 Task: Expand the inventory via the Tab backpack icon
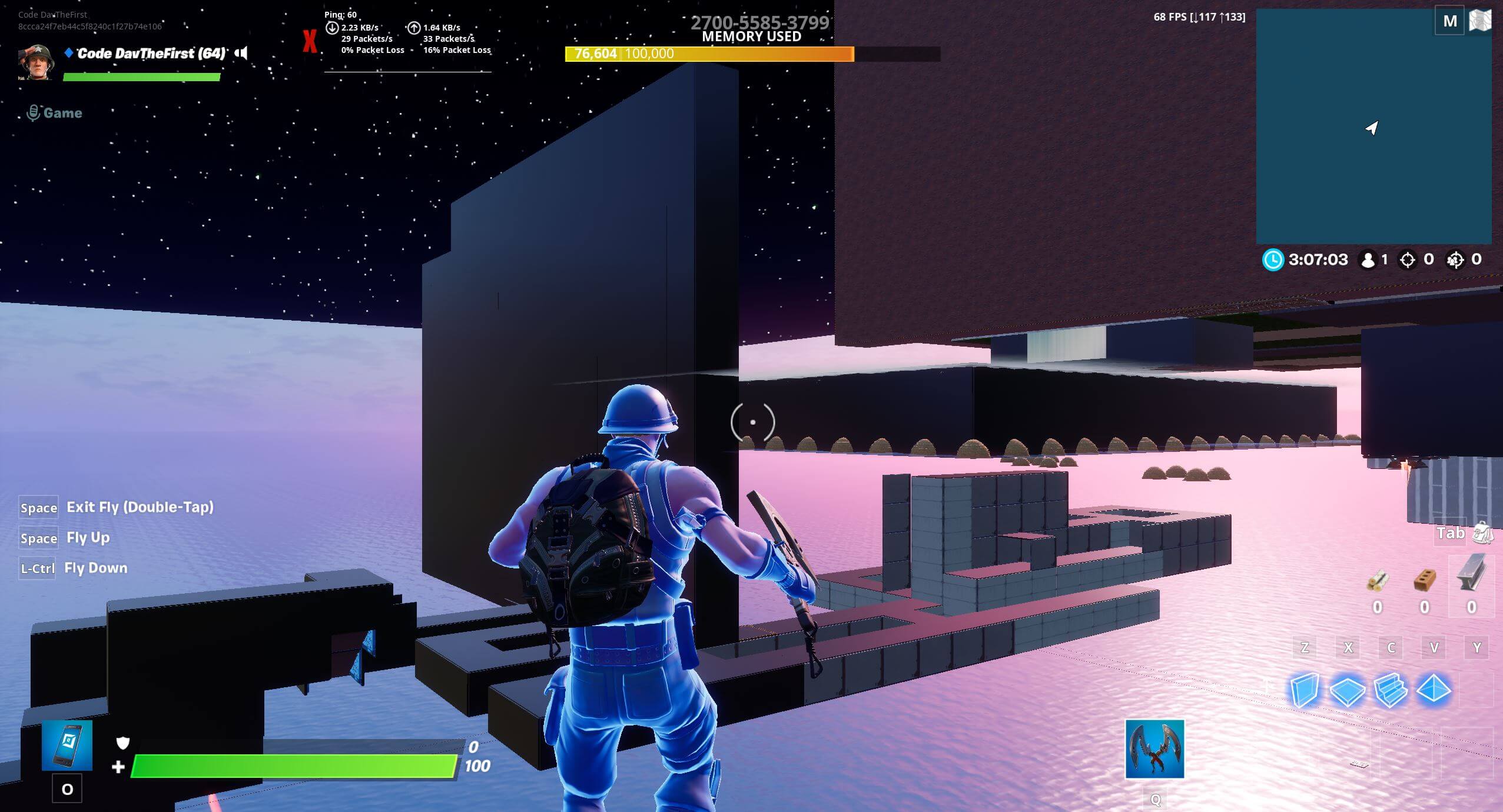(1482, 534)
